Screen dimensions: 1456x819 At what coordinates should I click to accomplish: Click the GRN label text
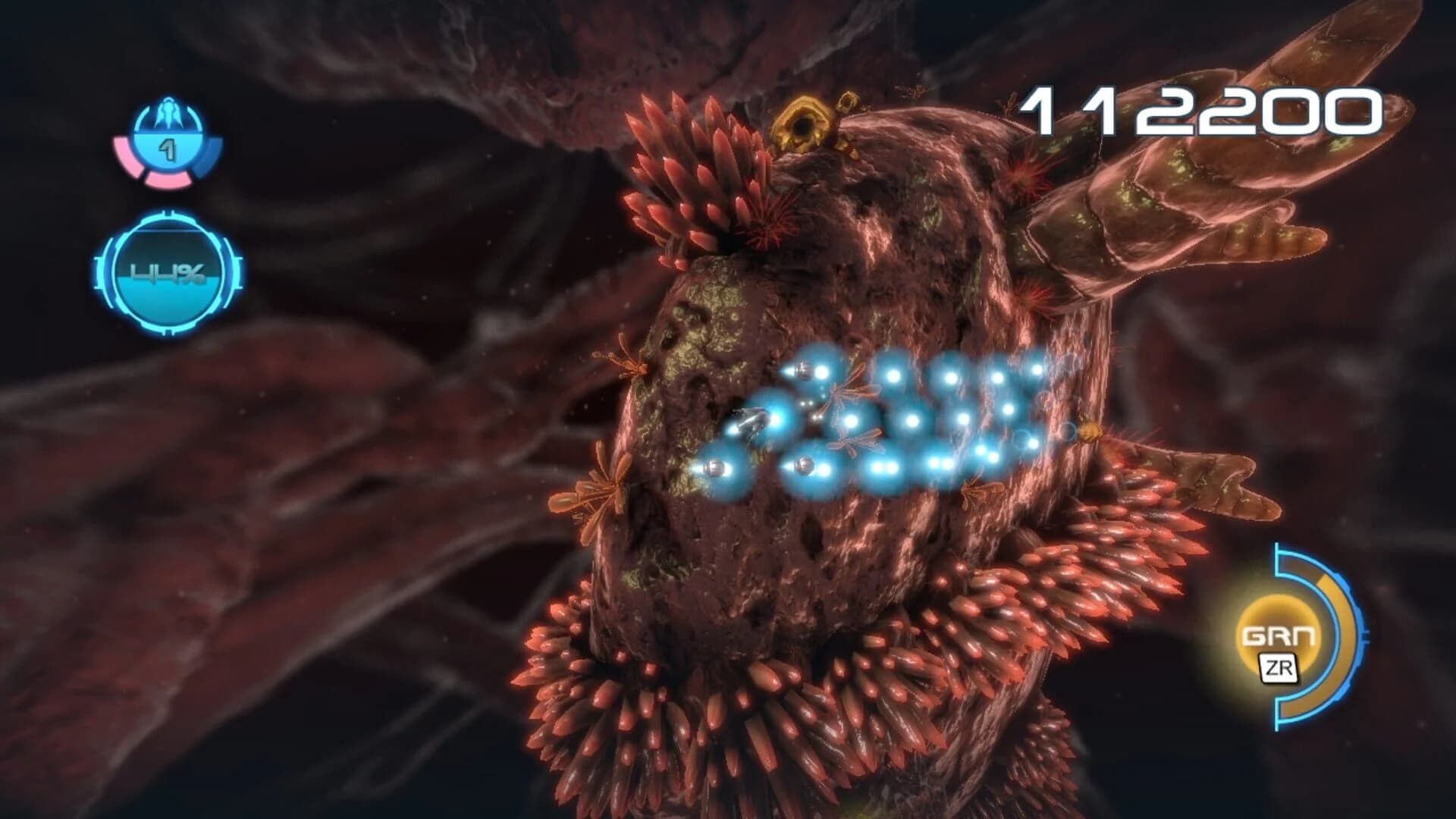pos(1282,635)
